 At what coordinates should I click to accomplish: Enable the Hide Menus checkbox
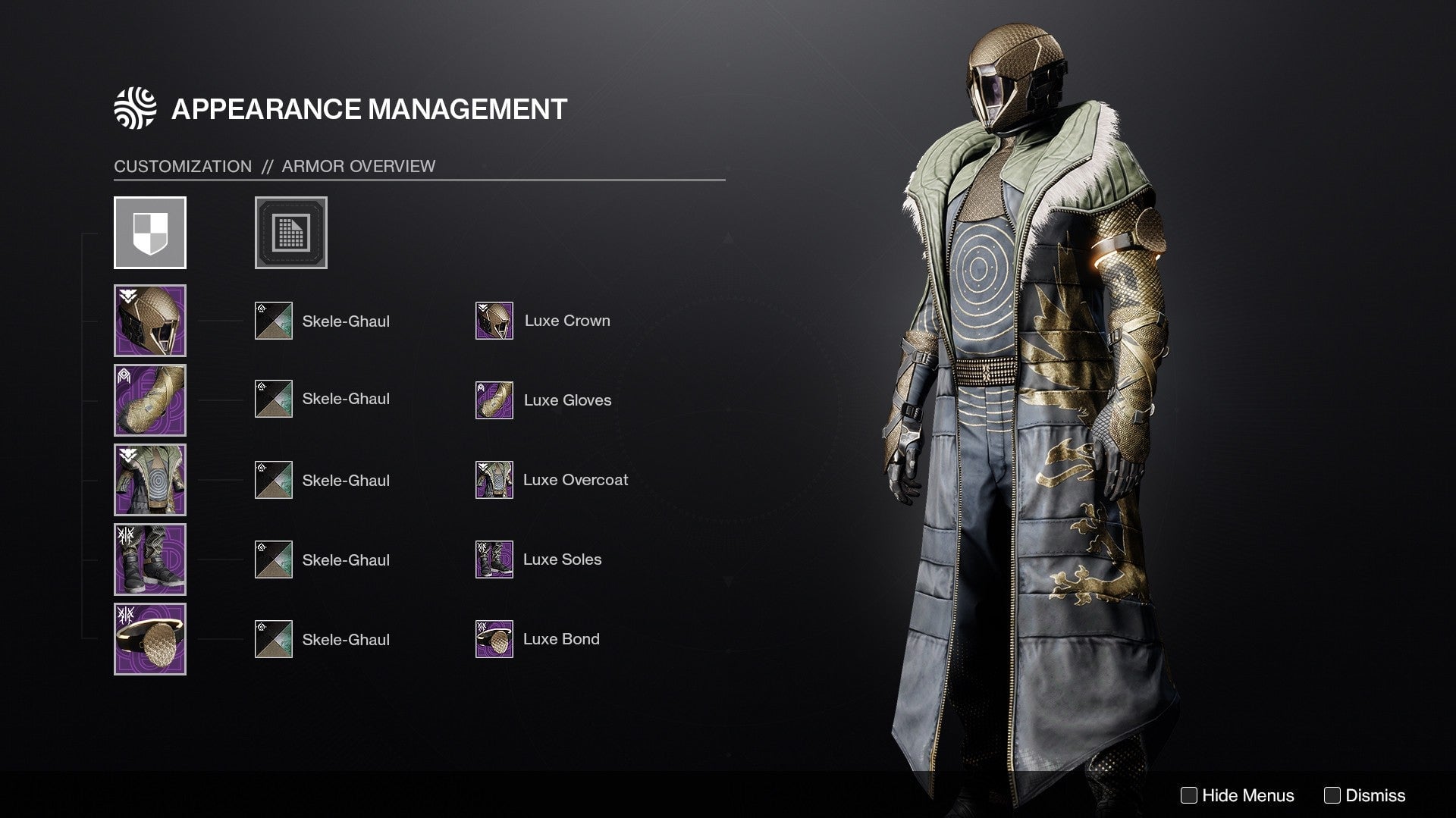coord(1191,795)
